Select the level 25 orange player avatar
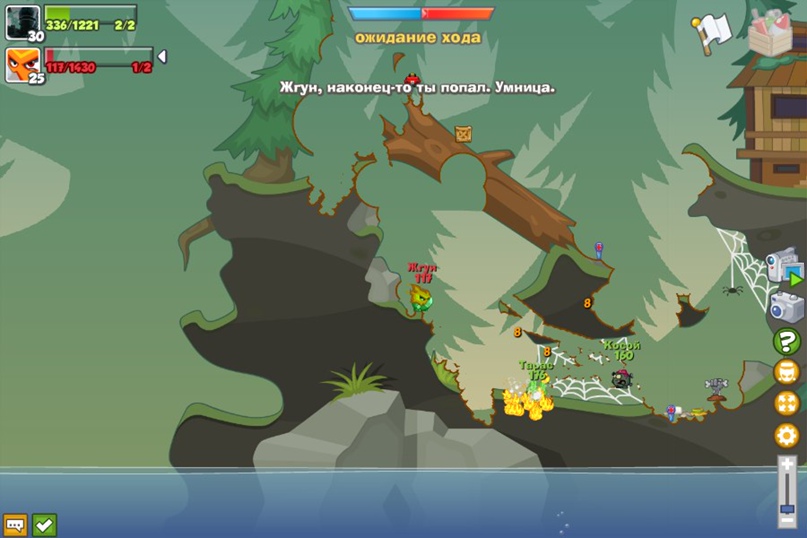 pos(22,64)
